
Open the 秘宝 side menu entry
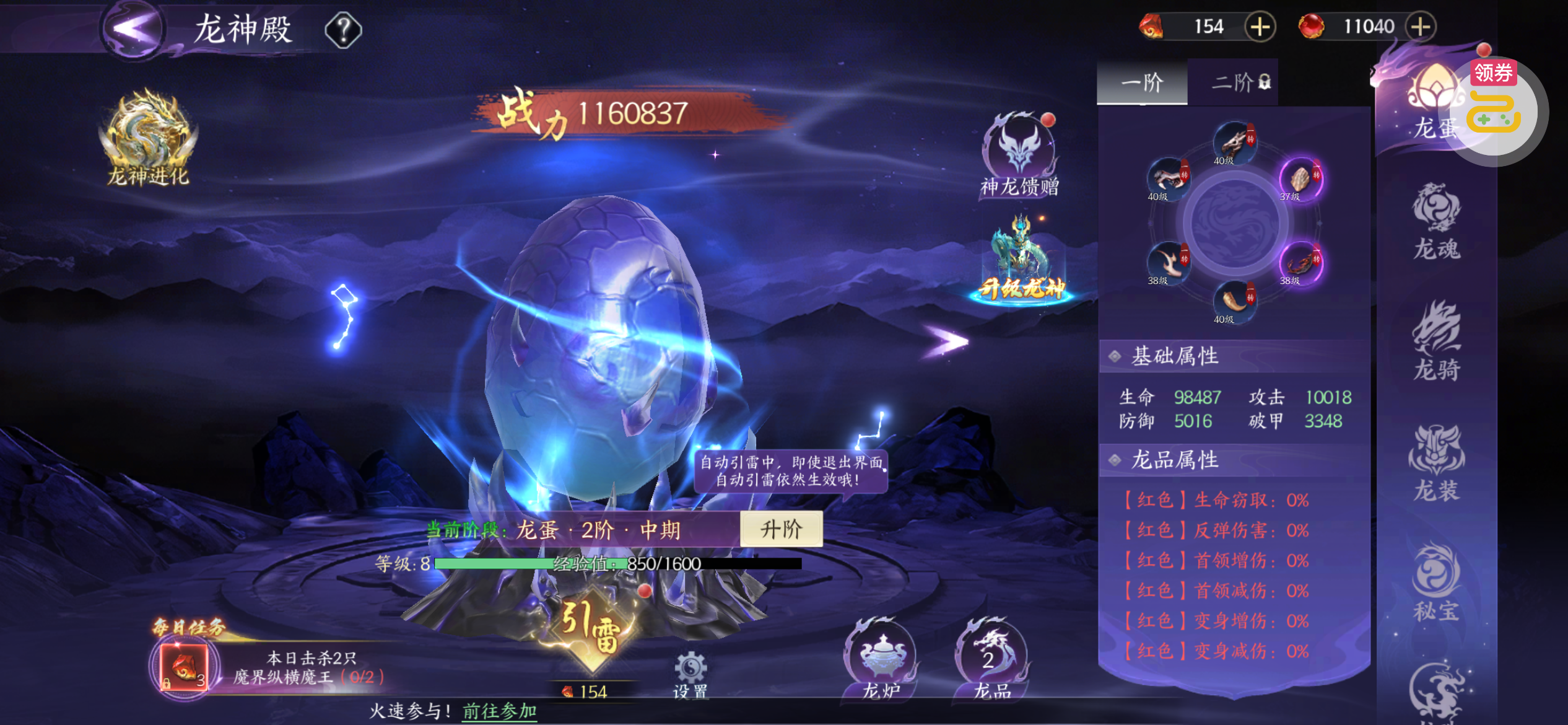click(x=1437, y=583)
